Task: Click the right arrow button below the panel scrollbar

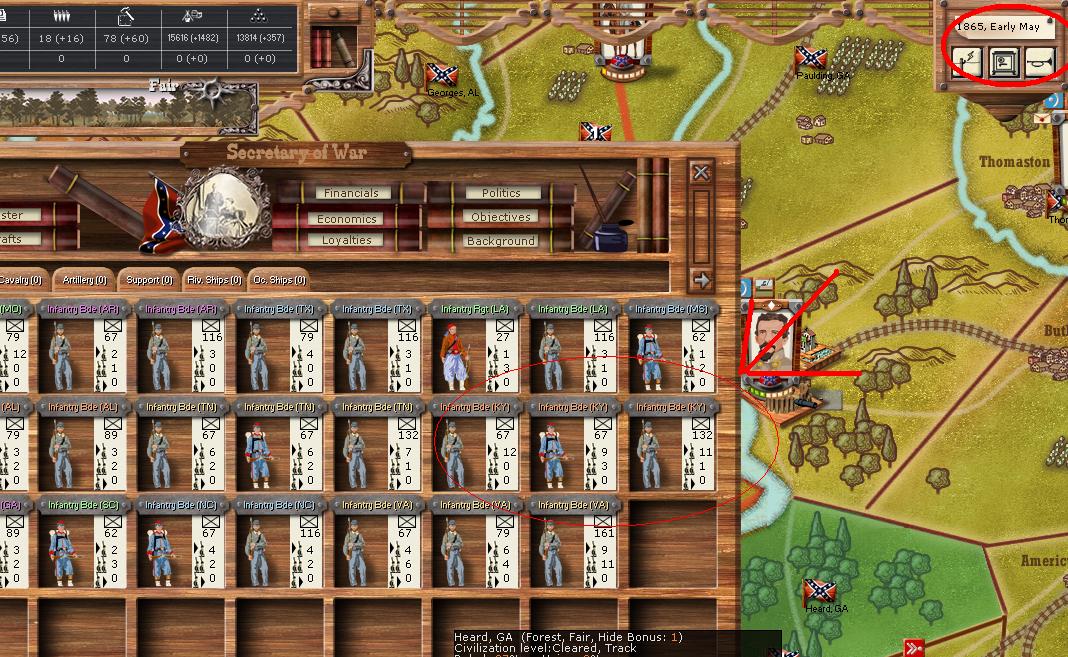Action: 701,280
